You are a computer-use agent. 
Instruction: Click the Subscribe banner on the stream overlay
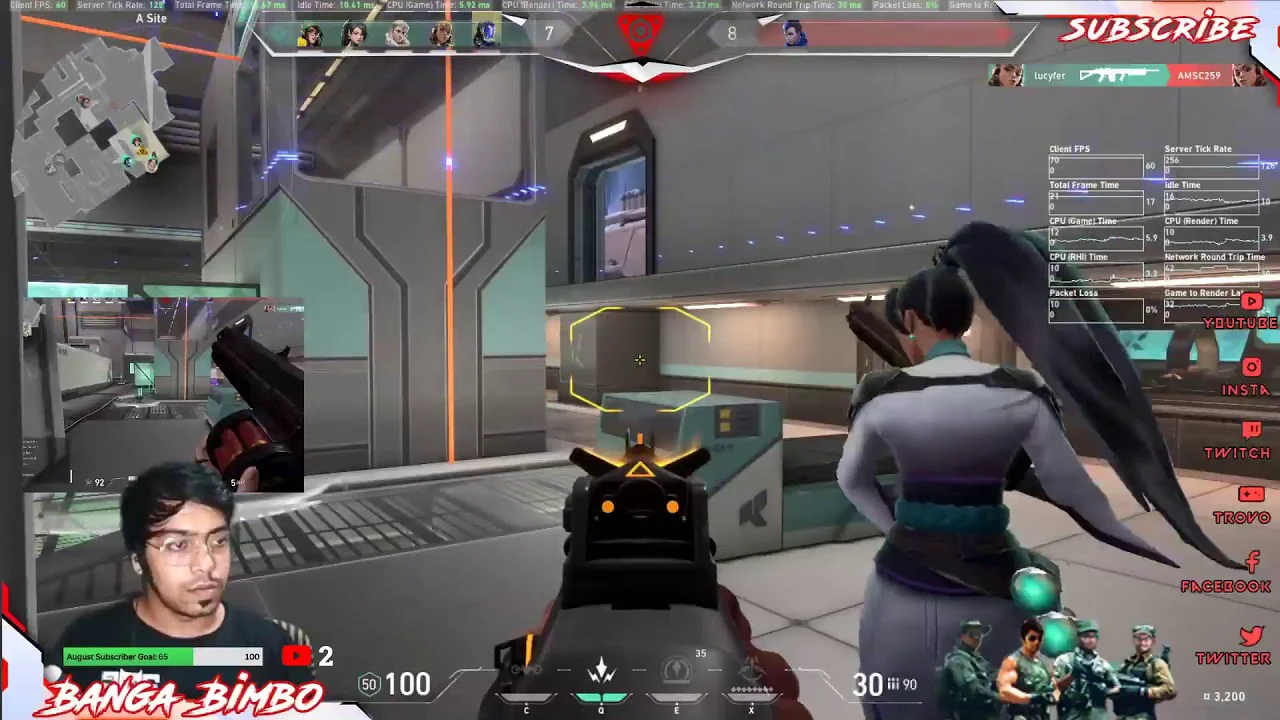pos(1157,28)
